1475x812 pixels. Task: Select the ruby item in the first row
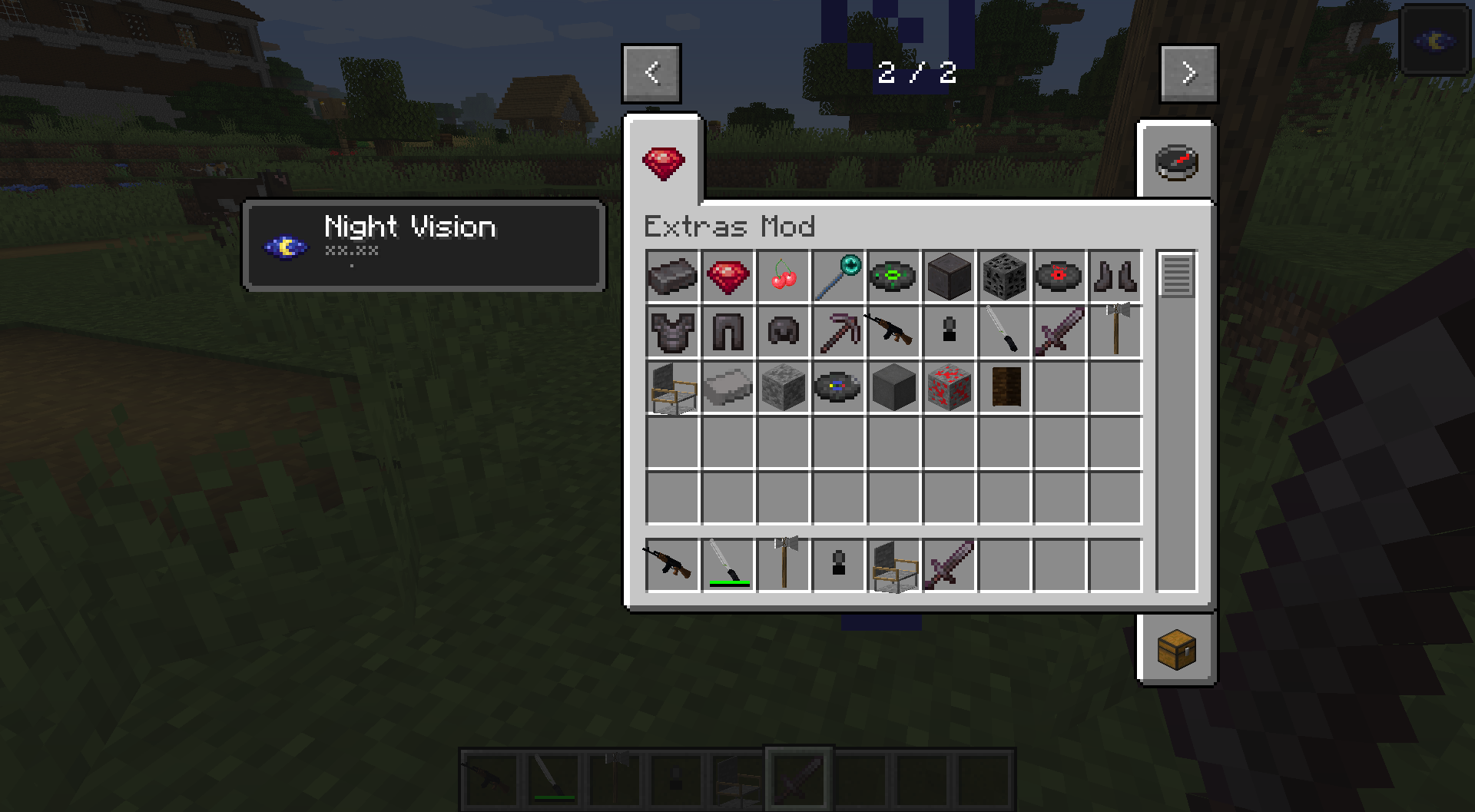[x=728, y=277]
